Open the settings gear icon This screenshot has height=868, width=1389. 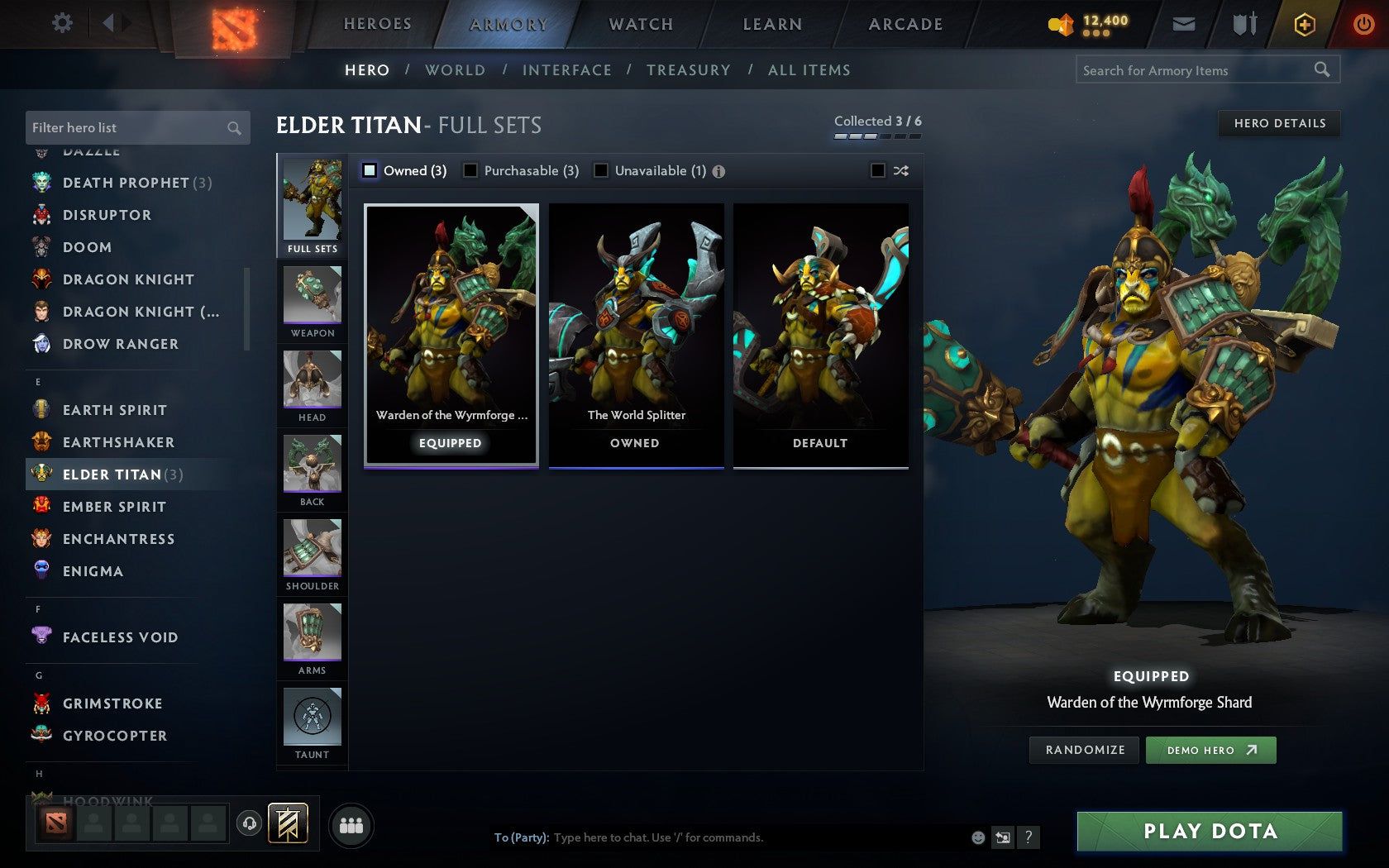coord(61,23)
